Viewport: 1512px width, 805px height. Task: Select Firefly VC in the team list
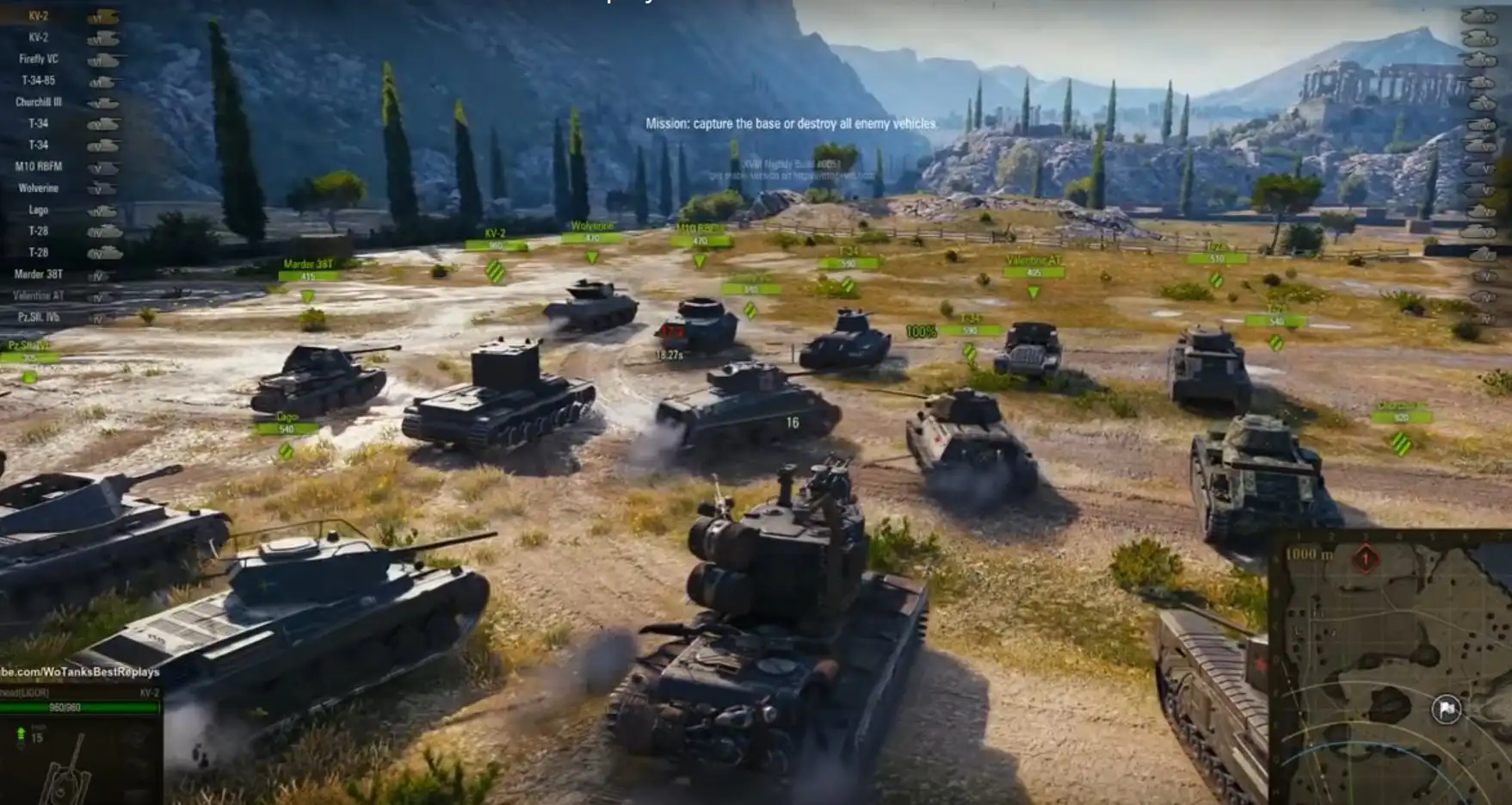39,59
